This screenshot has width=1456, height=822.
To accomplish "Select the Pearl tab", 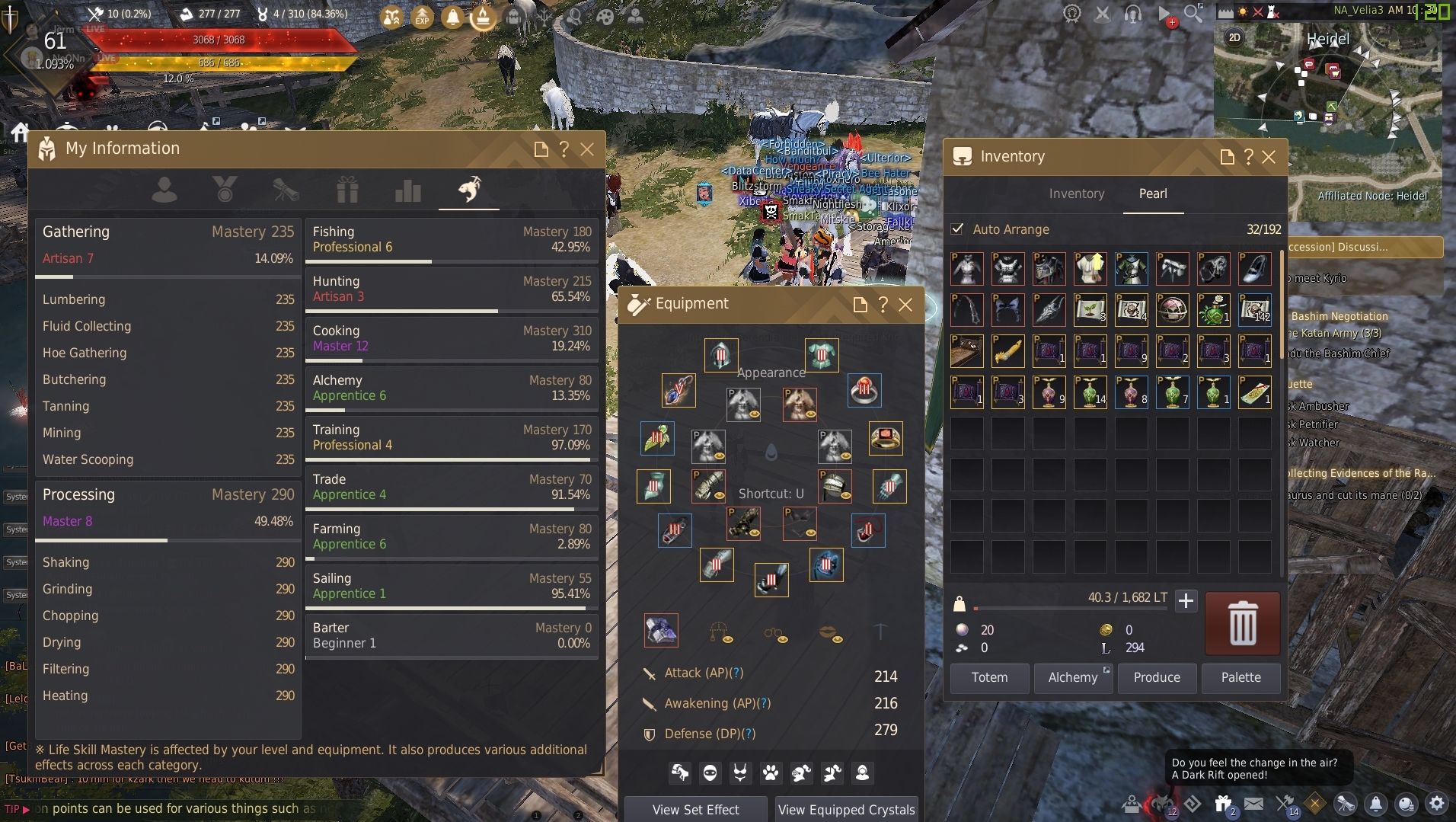I will 1152,194.
